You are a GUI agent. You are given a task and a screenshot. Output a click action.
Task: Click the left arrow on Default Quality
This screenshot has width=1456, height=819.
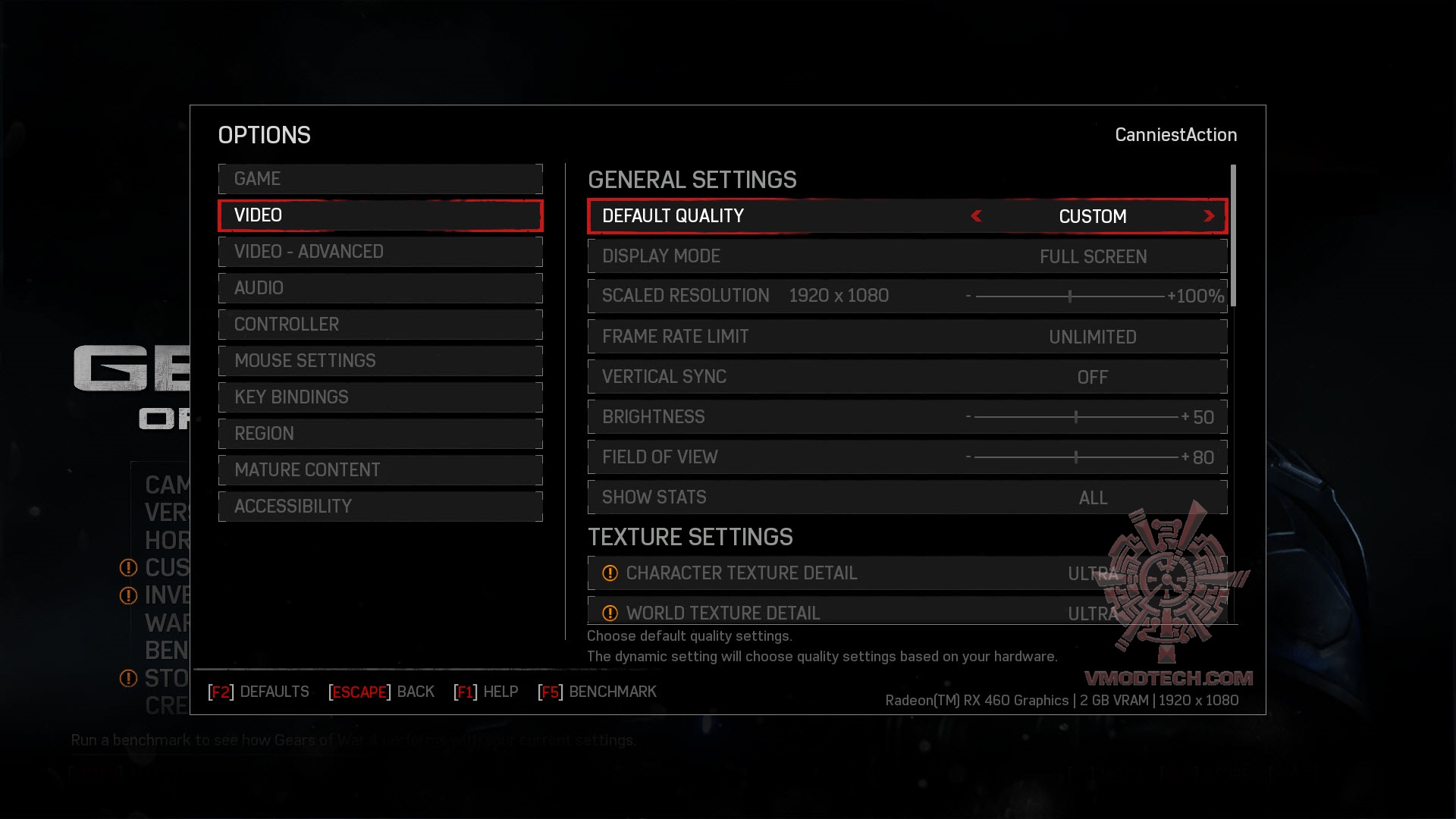tap(977, 217)
